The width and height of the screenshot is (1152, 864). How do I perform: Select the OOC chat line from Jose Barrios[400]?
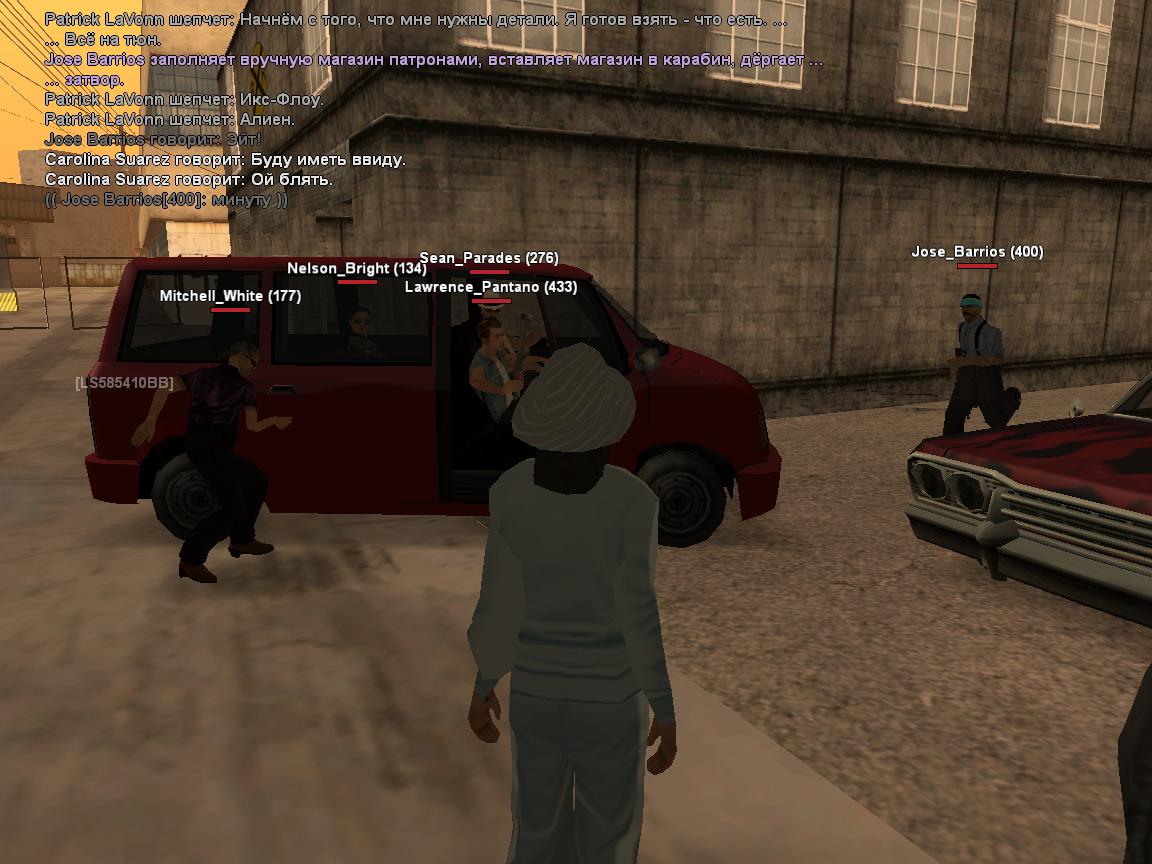point(166,200)
